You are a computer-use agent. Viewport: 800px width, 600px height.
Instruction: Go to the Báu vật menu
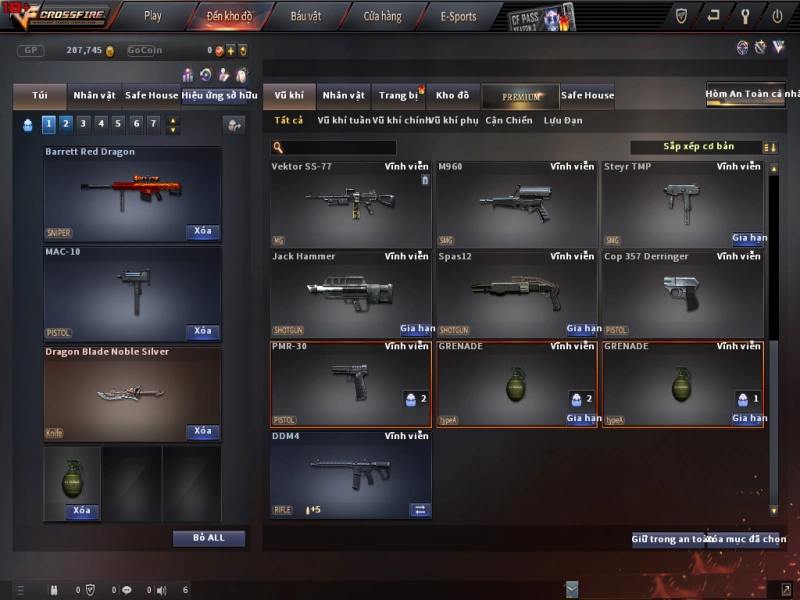tap(306, 16)
